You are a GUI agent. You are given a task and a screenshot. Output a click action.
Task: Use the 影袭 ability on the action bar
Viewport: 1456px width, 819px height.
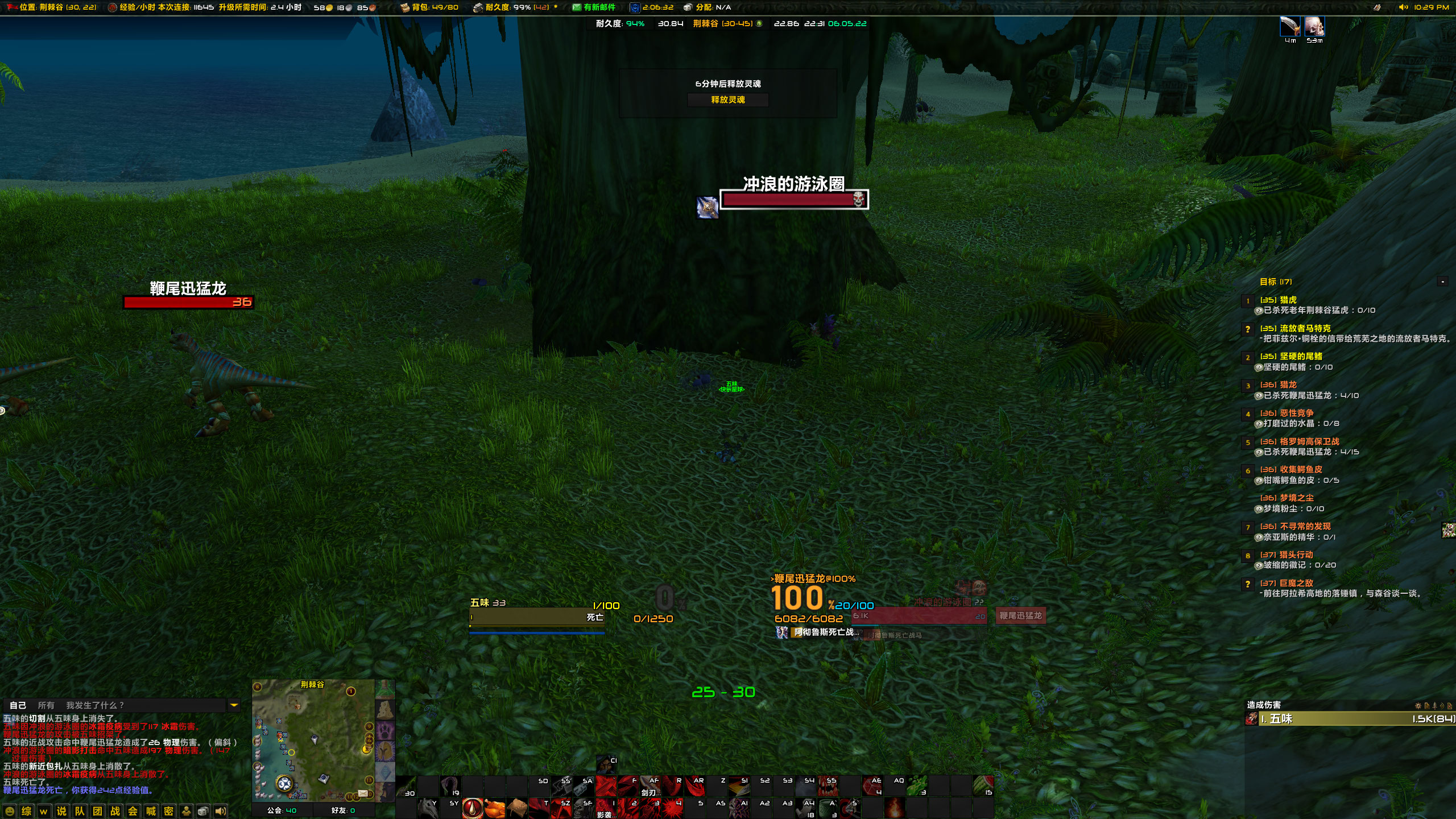click(x=605, y=808)
